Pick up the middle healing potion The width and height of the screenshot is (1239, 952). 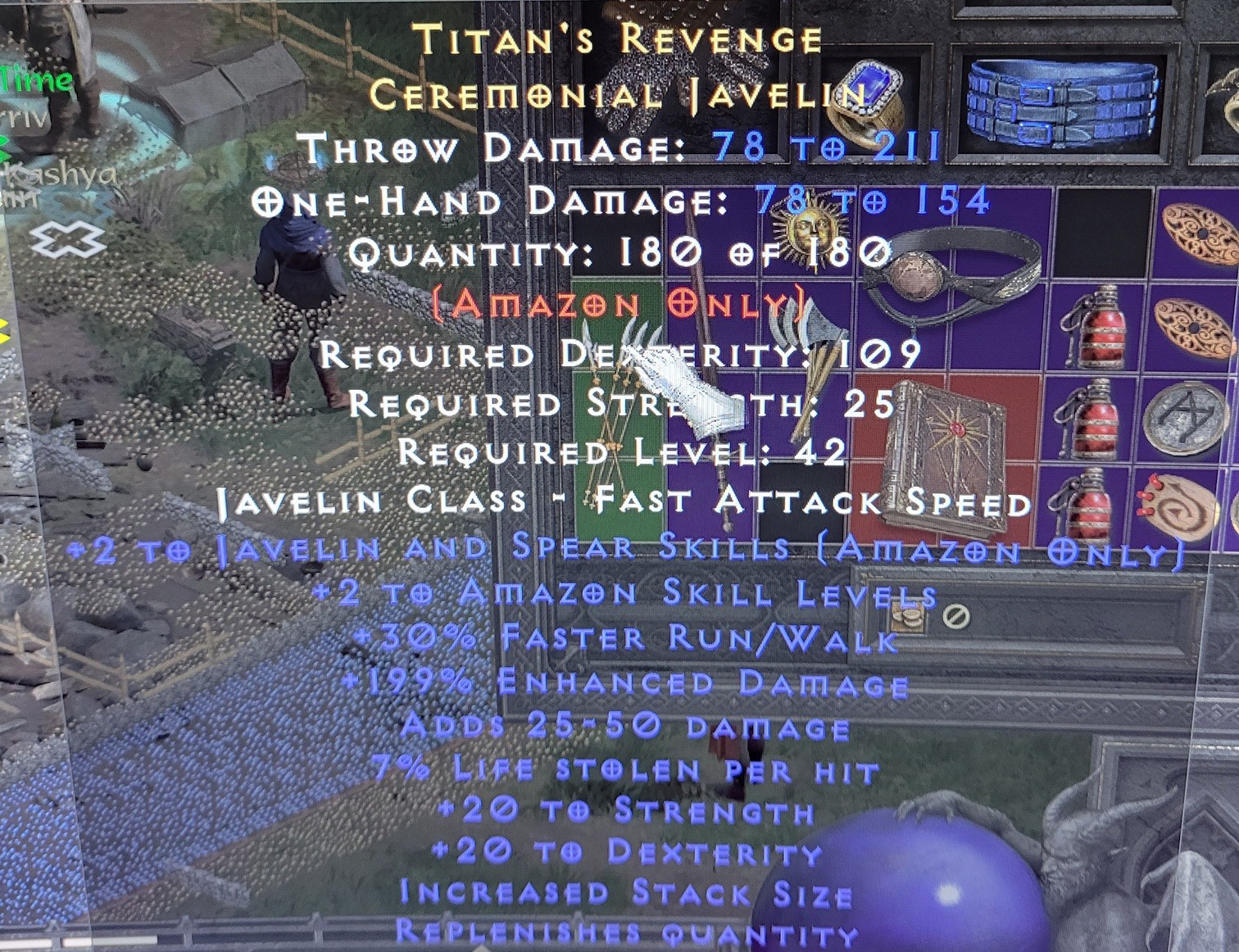point(1092,418)
